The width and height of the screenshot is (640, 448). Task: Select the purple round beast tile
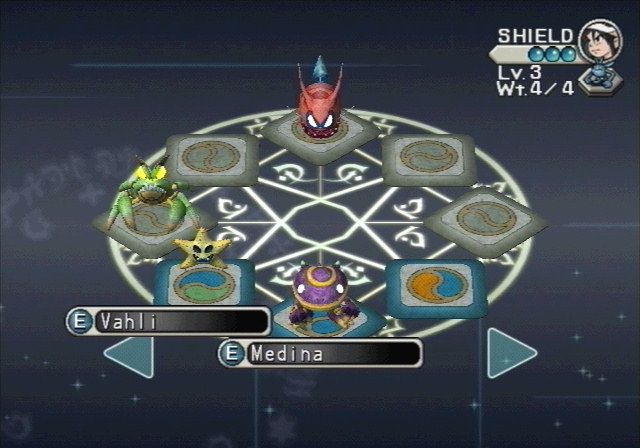tap(320, 296)
